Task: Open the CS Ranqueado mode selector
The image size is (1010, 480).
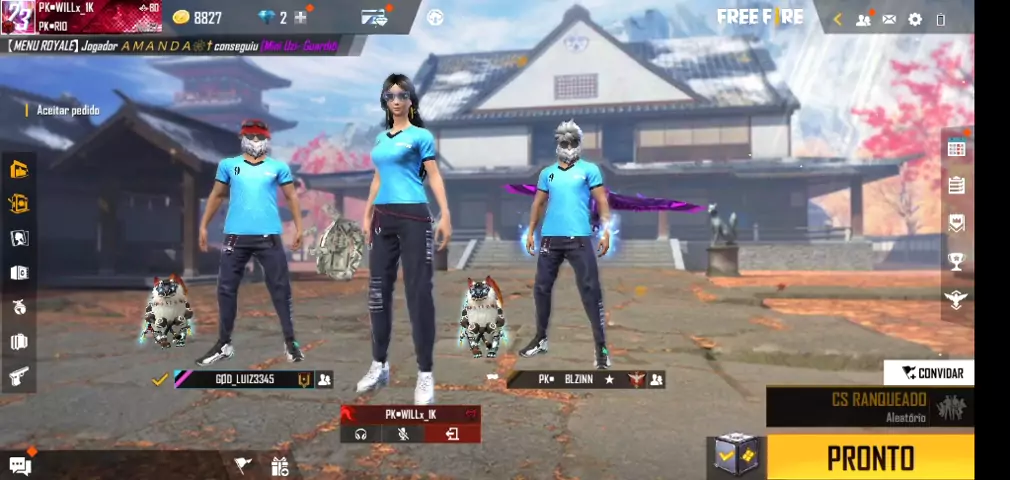Action: tap(869, 407)
